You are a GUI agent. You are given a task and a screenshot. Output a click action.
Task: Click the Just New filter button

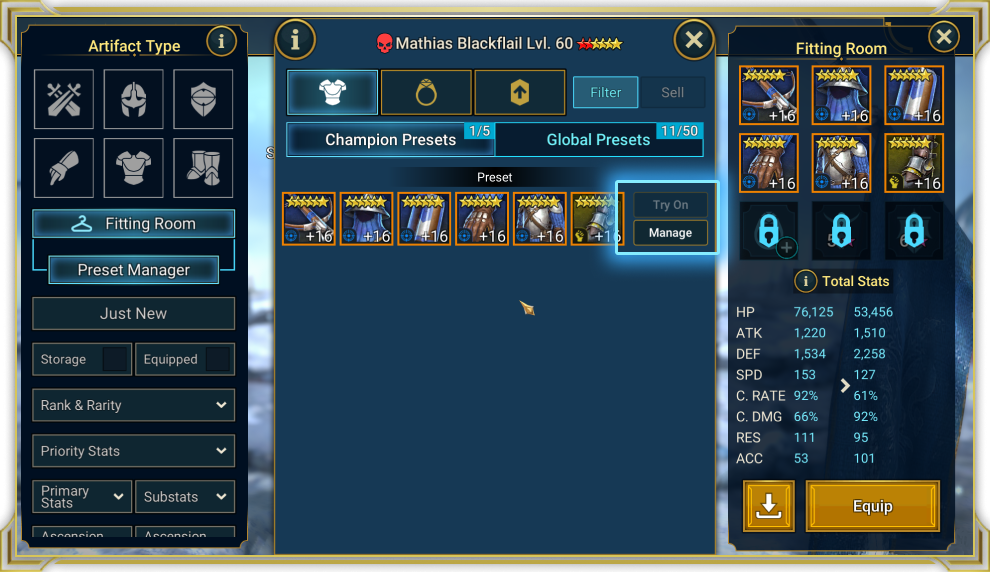[133, 313]
